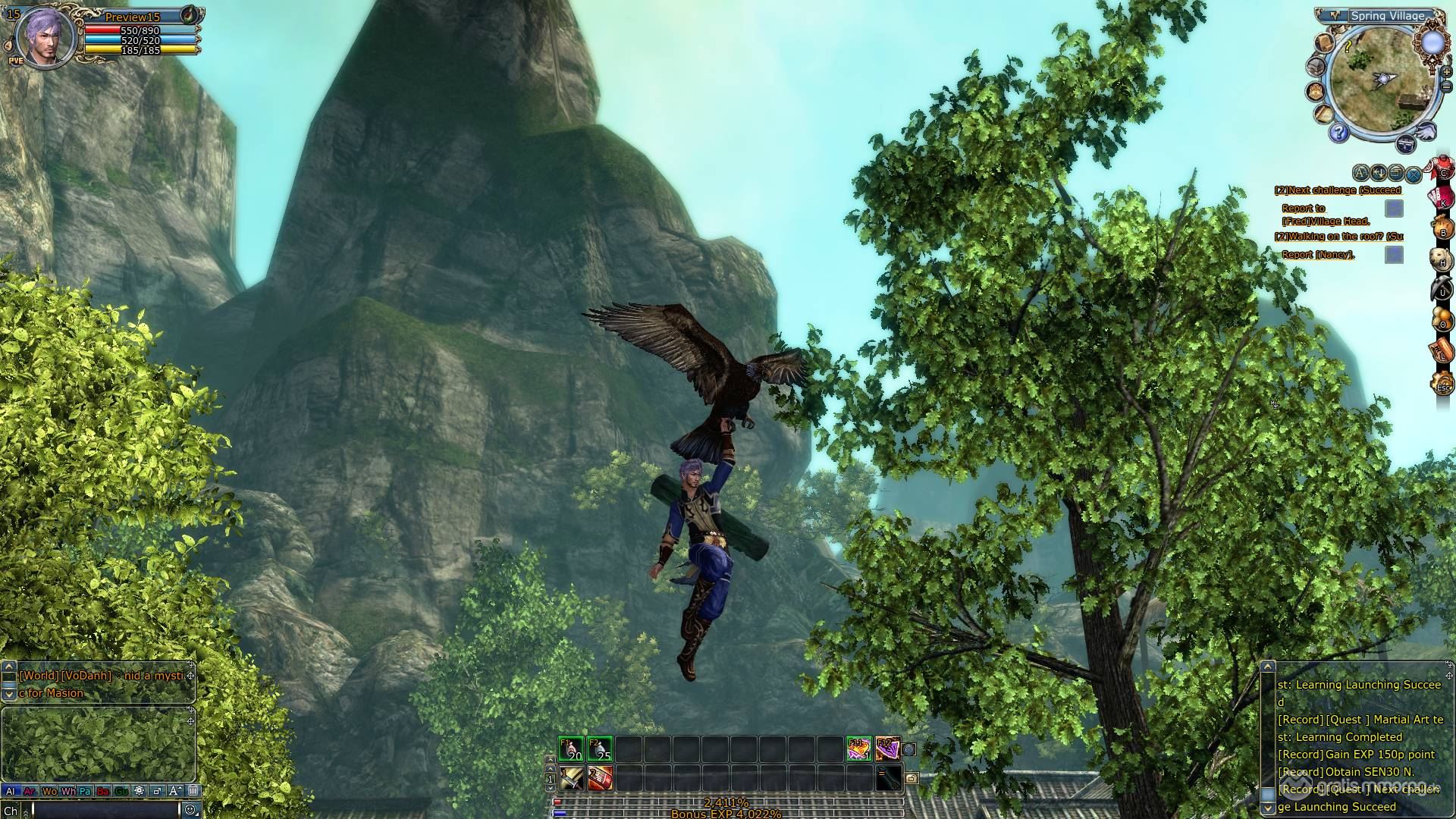This screenshot has width=1456, height=819.
Task: Select the sword attack in slot 1
Action: (570, 777)
